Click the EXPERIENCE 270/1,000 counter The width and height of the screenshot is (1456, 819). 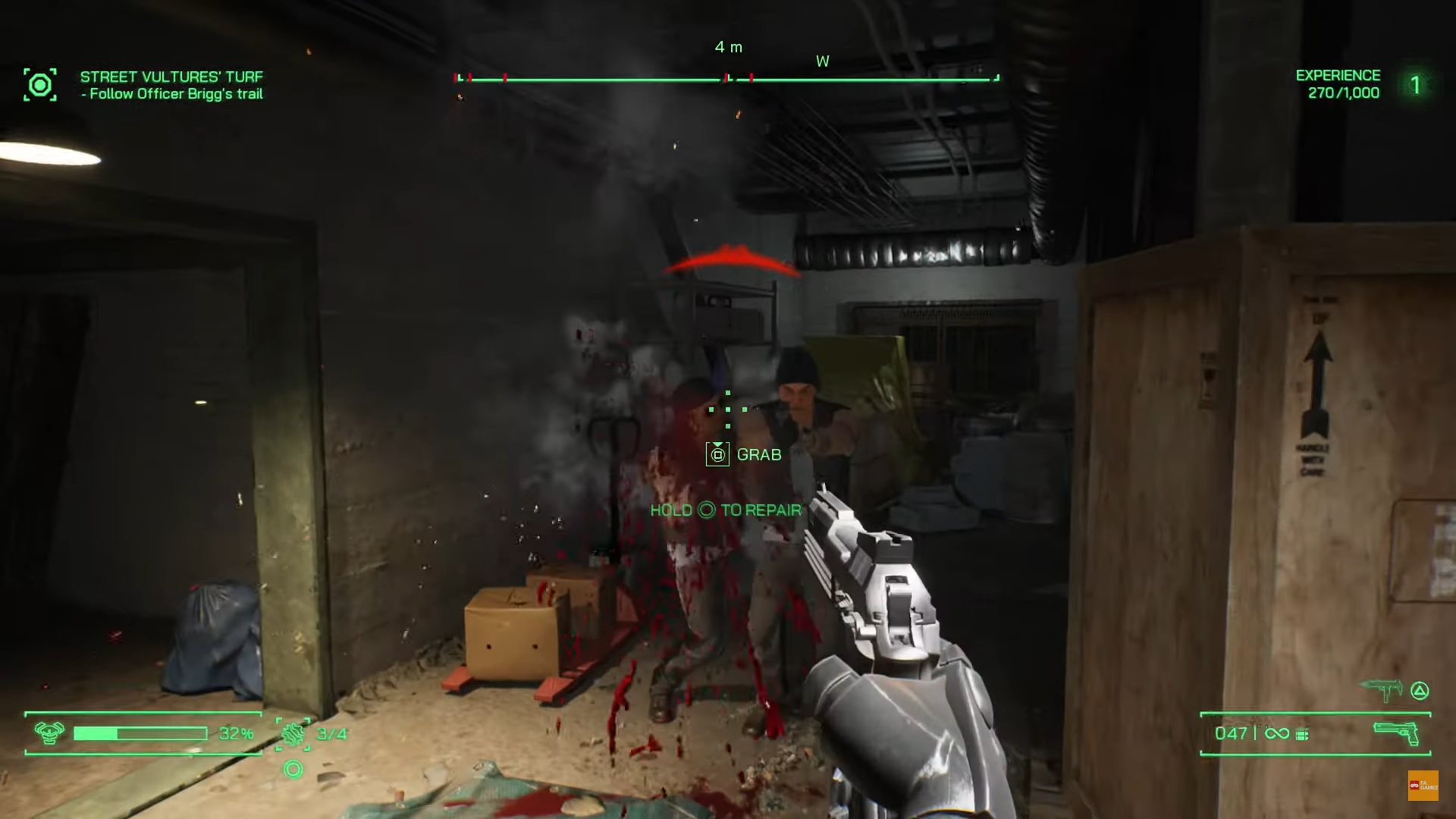[x=1338, y=84]
